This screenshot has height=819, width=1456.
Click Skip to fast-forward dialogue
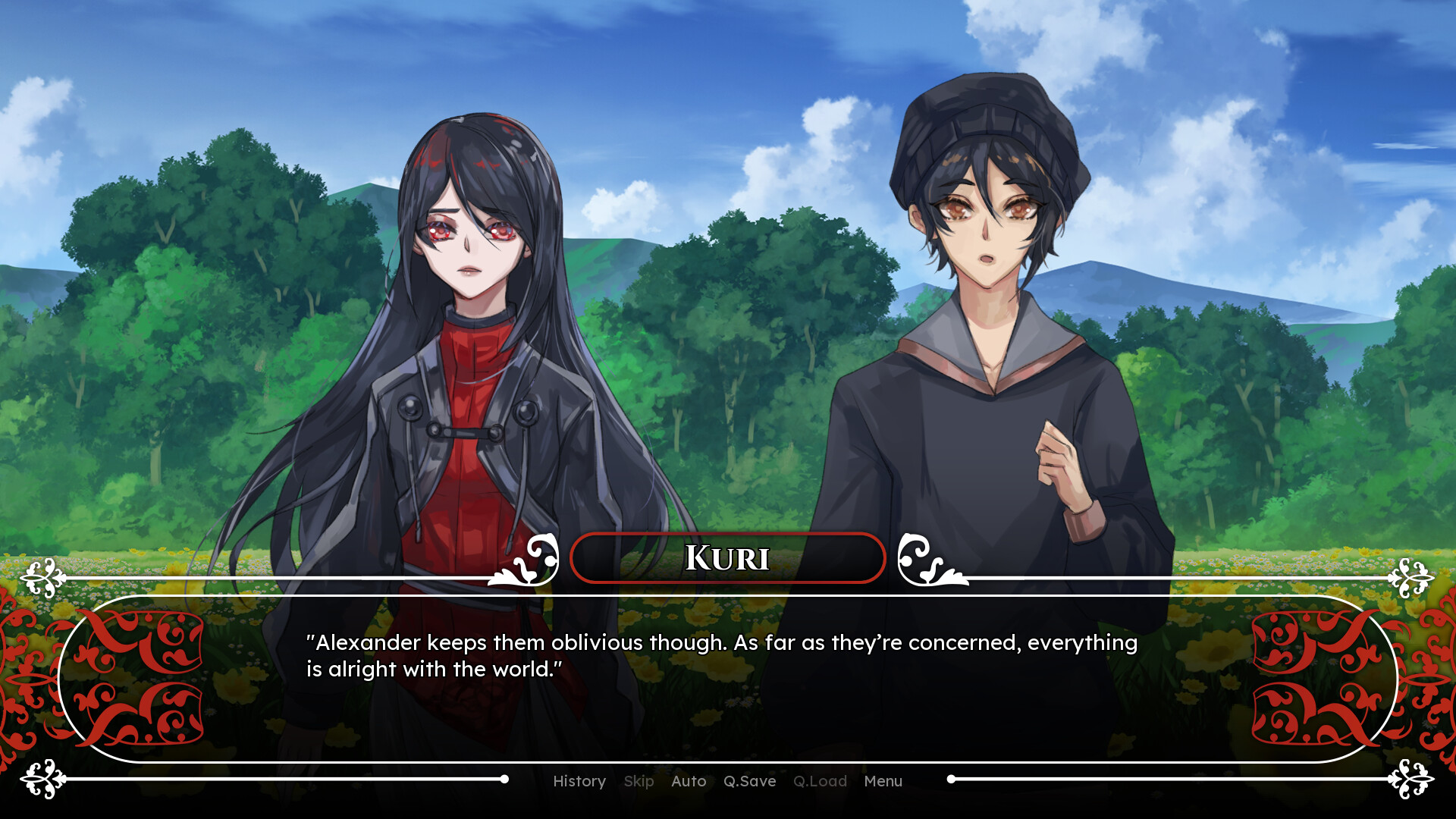(639, 781)
